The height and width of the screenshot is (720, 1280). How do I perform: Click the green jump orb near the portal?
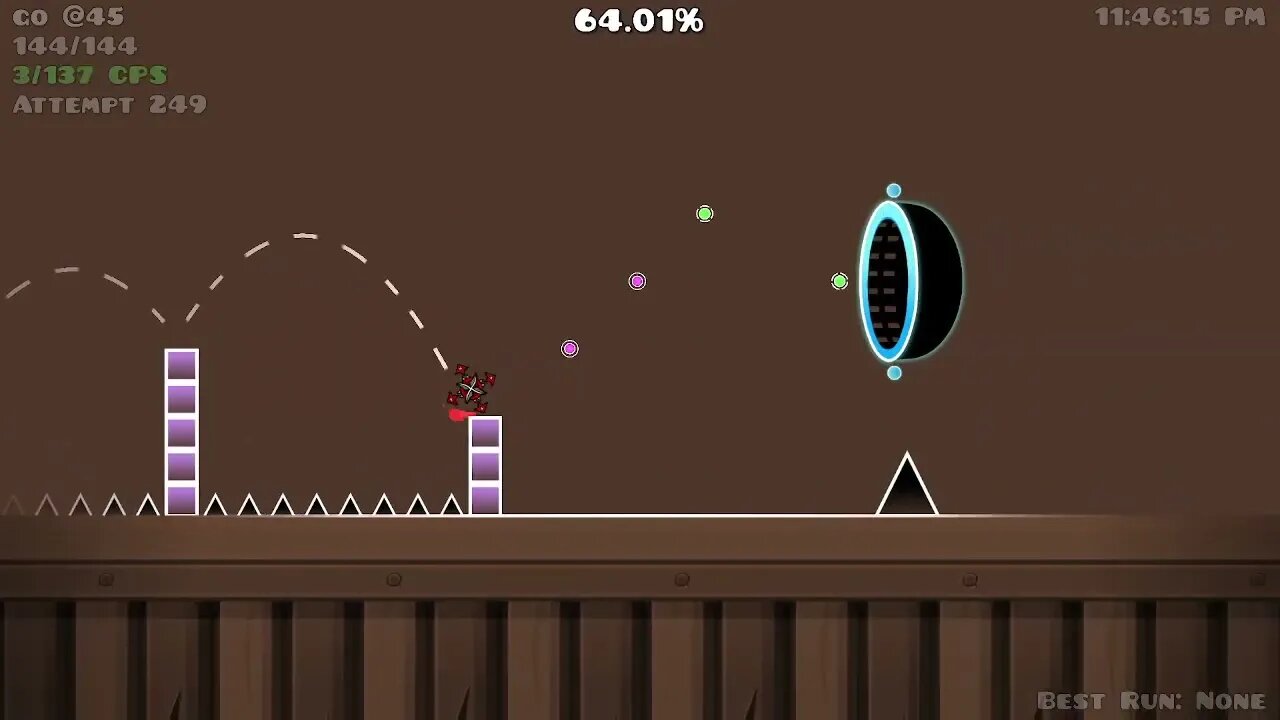coord(839,281)
